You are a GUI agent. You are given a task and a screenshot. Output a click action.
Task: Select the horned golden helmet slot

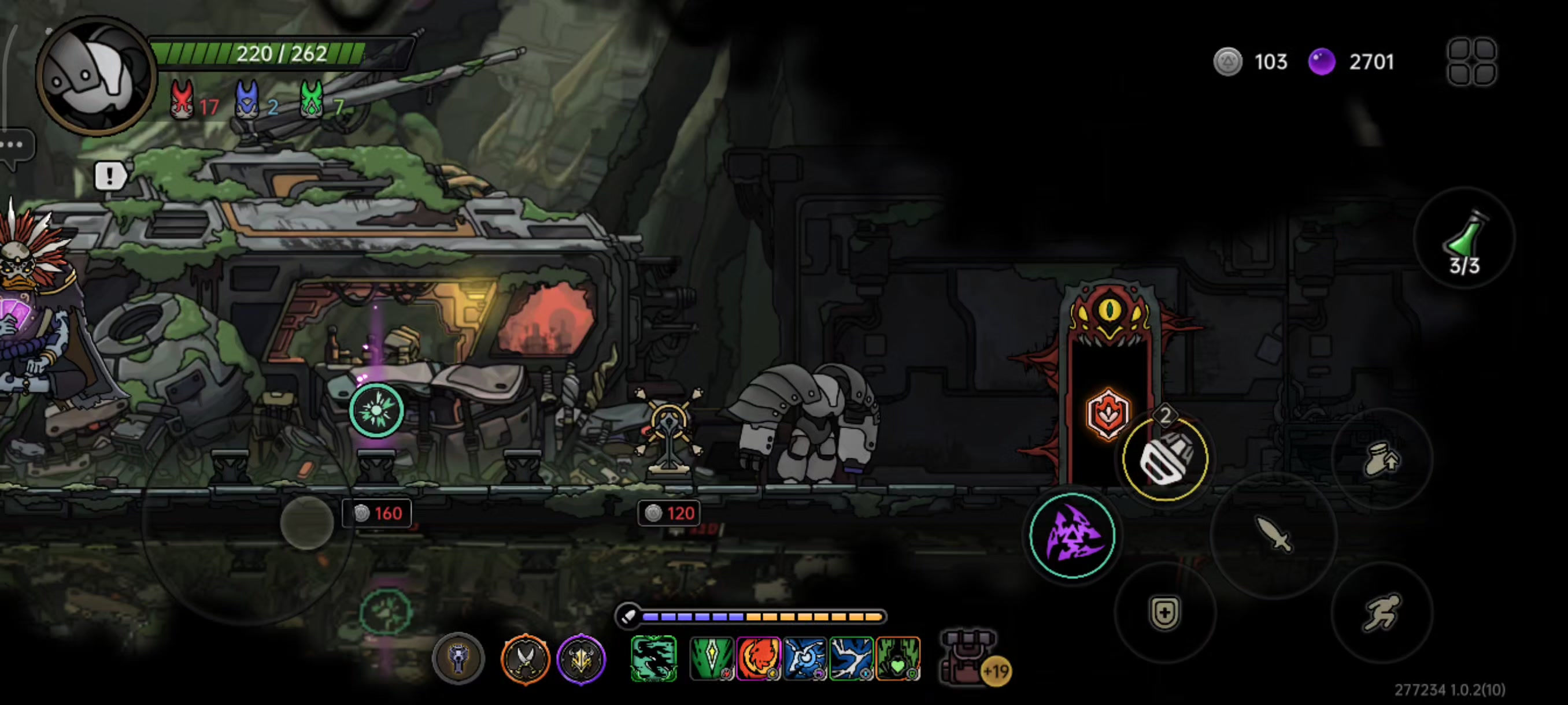pos(580,658)
